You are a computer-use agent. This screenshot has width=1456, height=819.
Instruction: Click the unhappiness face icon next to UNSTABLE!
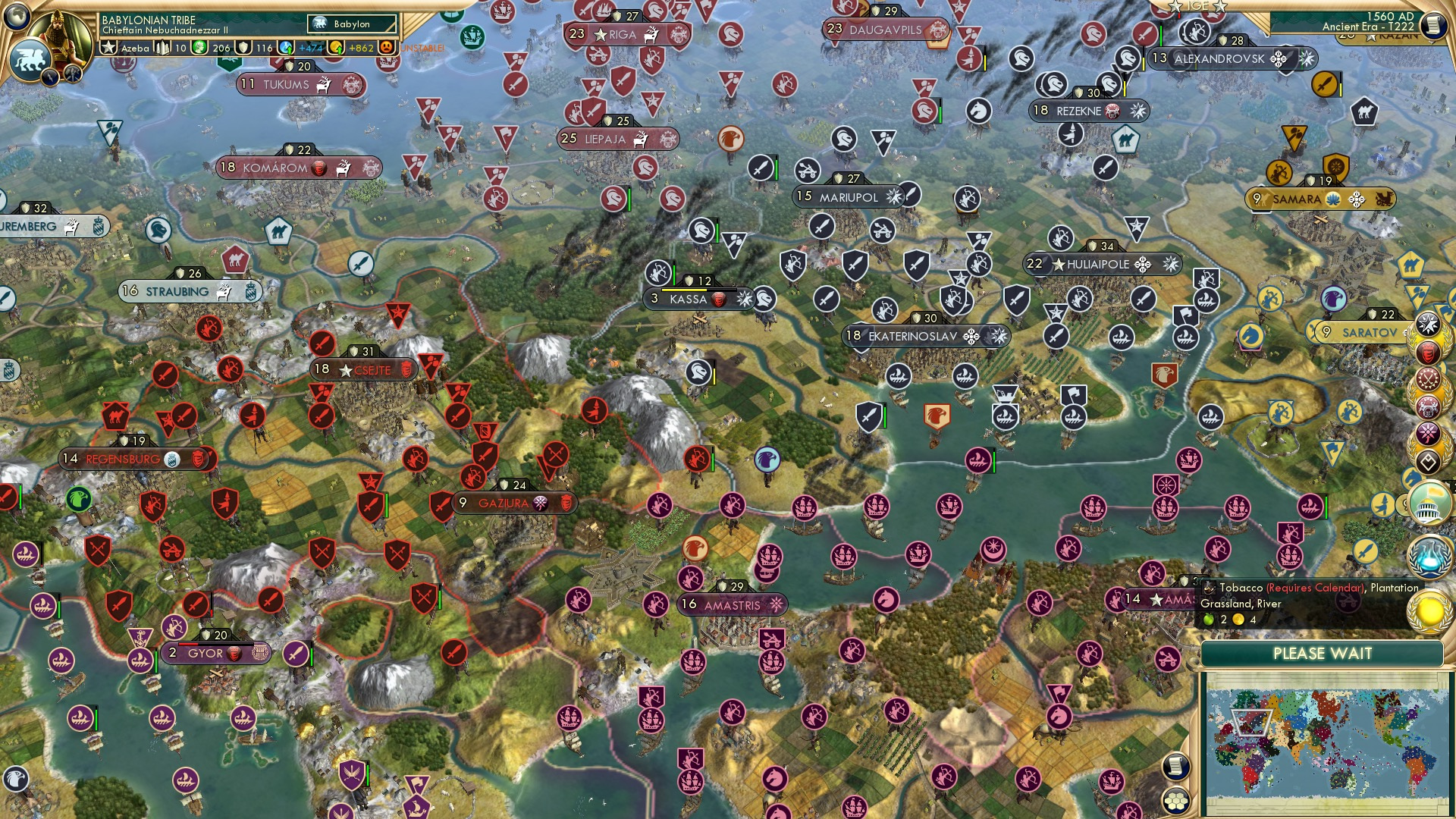tap(385, 48)
